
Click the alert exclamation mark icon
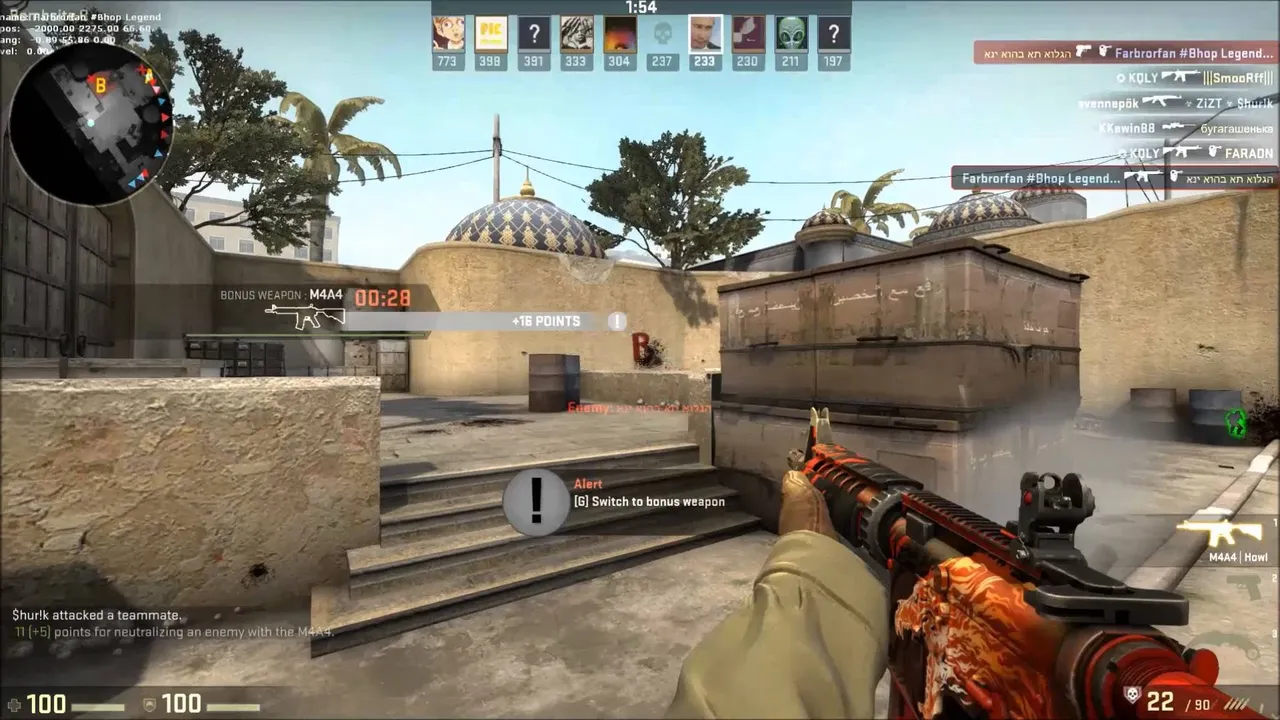point(536,501)
